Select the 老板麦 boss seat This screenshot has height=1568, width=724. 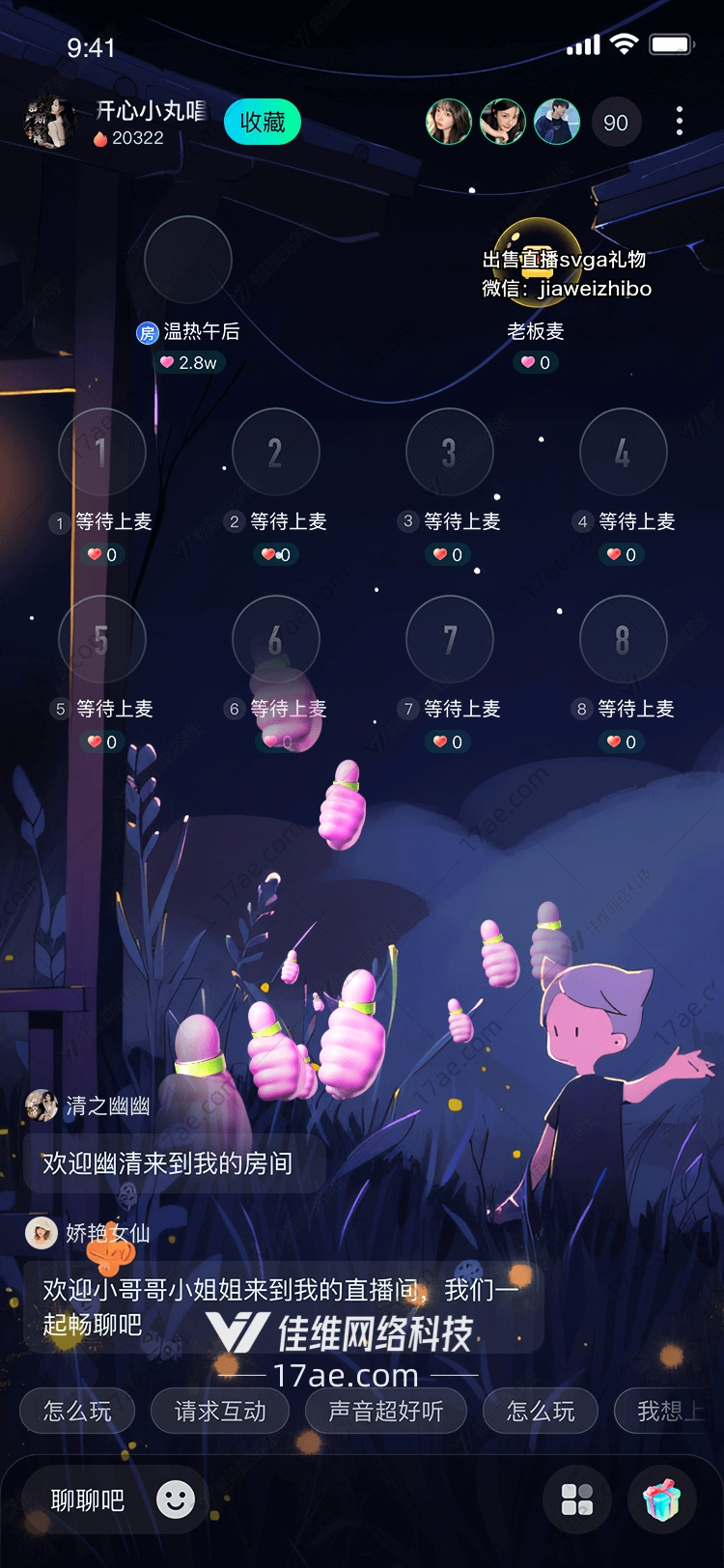click(537, 260)
